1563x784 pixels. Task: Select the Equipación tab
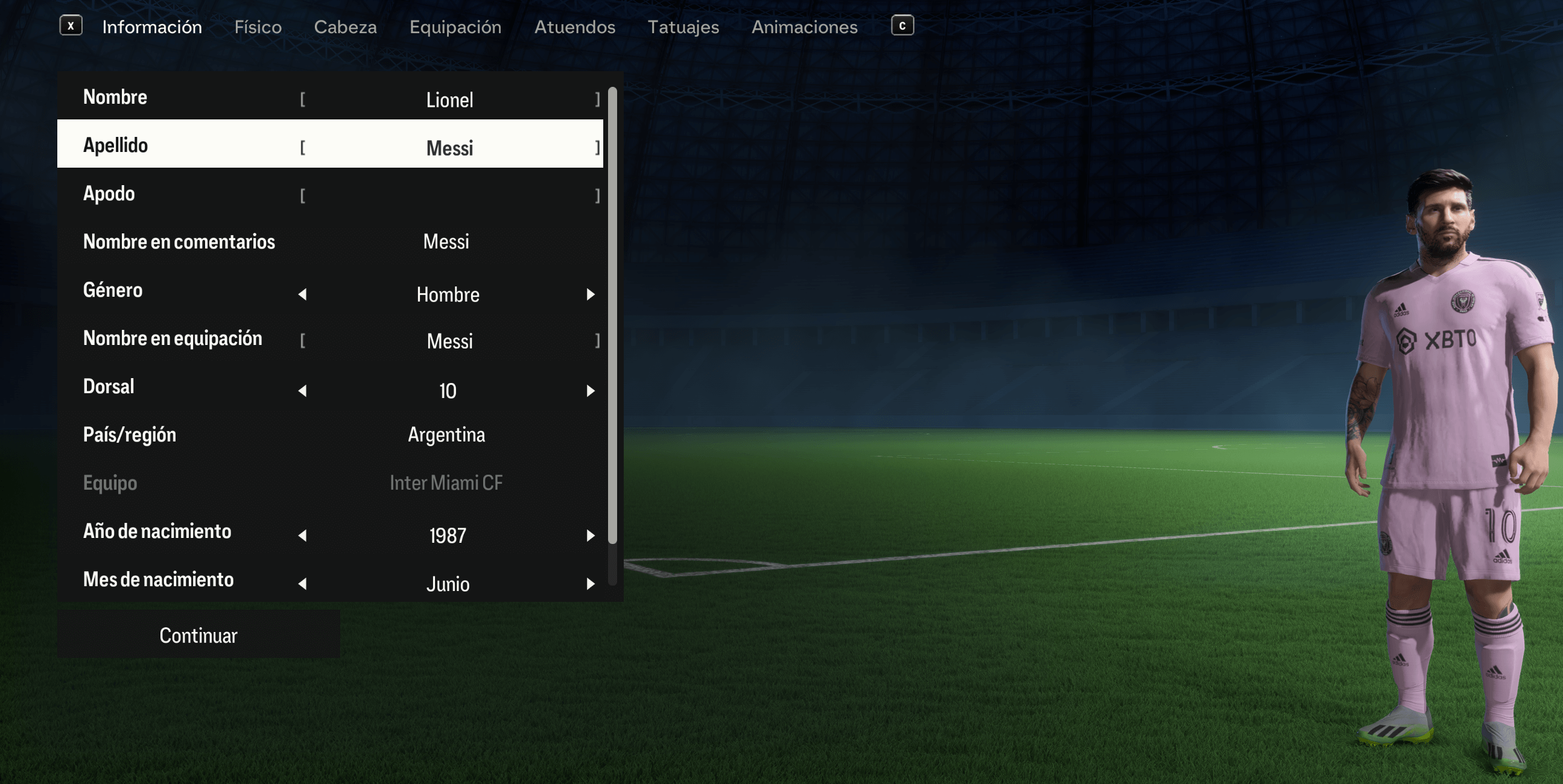455,27
